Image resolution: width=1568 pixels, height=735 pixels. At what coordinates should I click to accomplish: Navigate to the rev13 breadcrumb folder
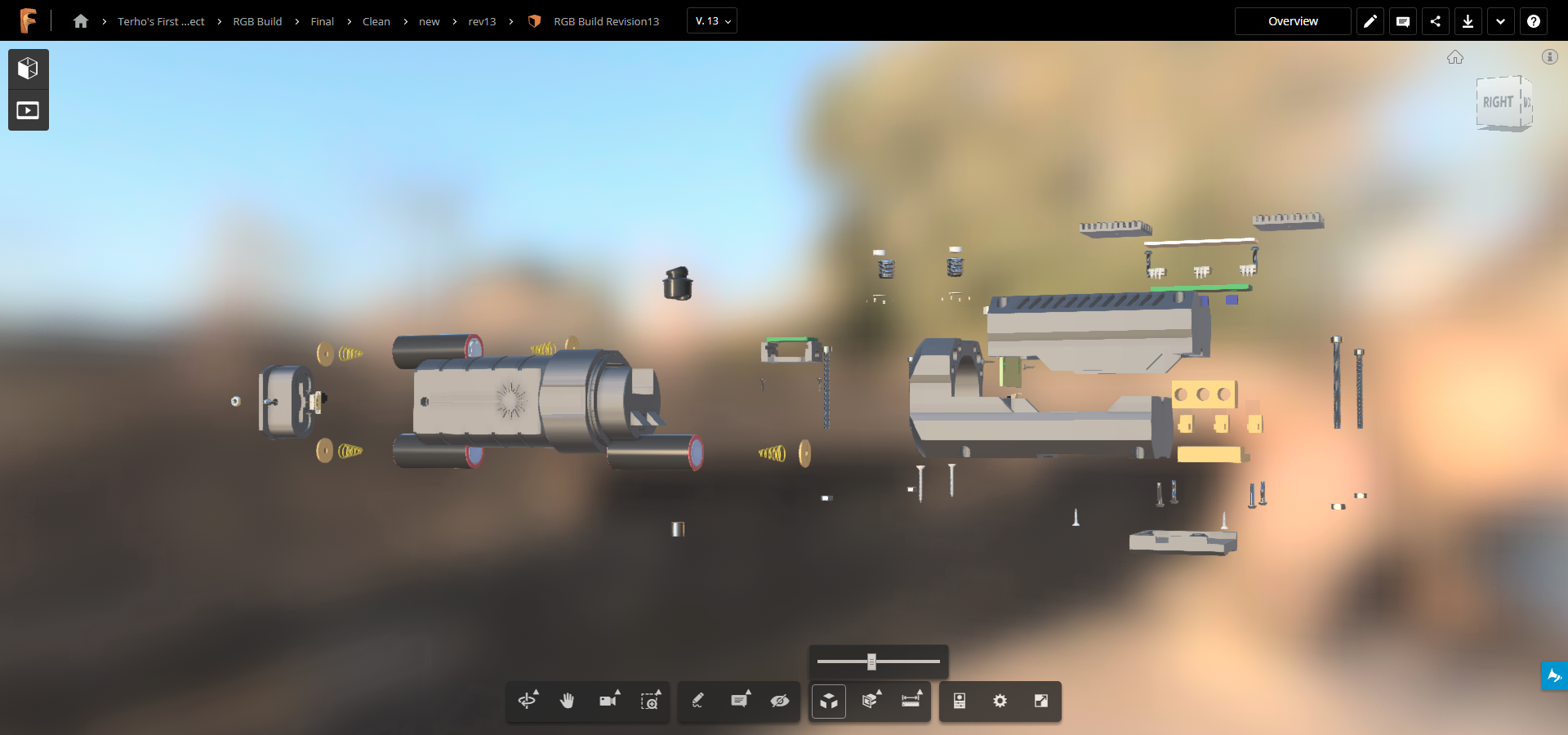tap(482, 21)
